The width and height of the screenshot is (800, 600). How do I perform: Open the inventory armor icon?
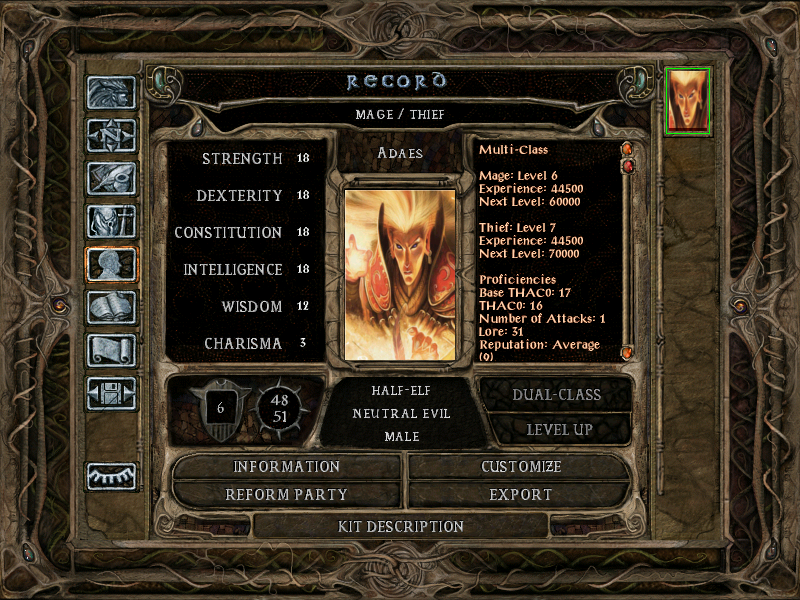pos(111,221)
